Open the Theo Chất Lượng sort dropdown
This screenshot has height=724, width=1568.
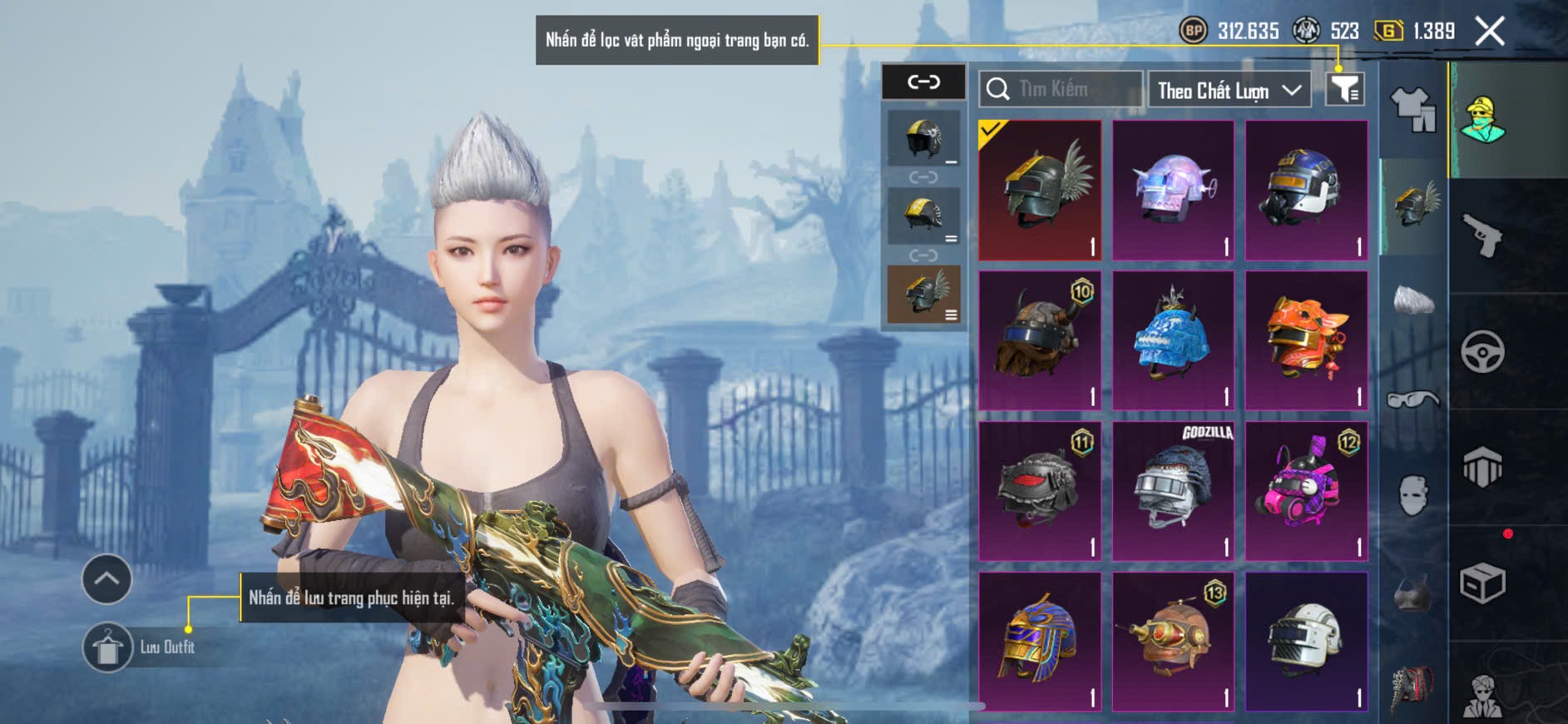click(1228, 90)
